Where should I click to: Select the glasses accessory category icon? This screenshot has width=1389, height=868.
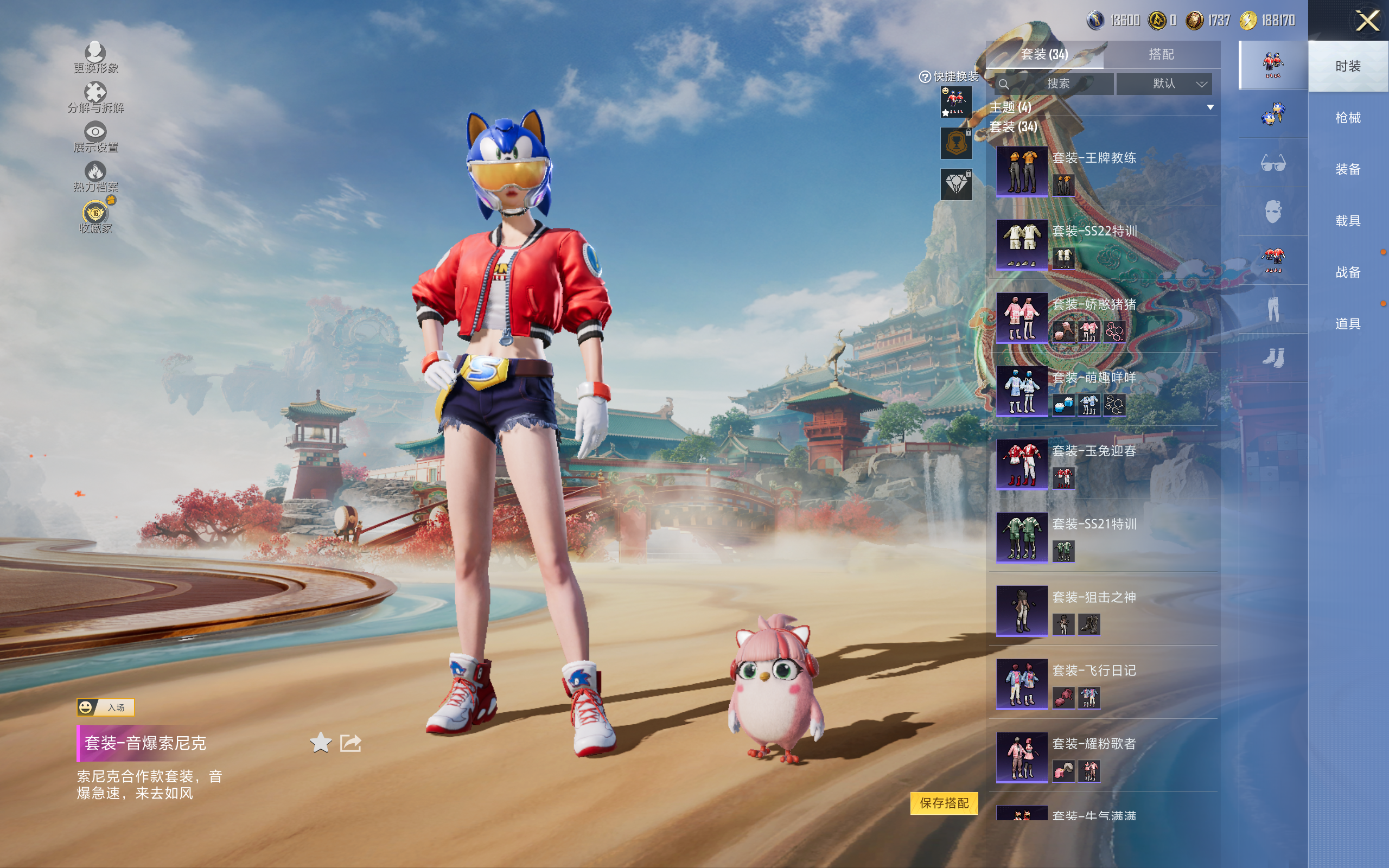point(1273,164)
